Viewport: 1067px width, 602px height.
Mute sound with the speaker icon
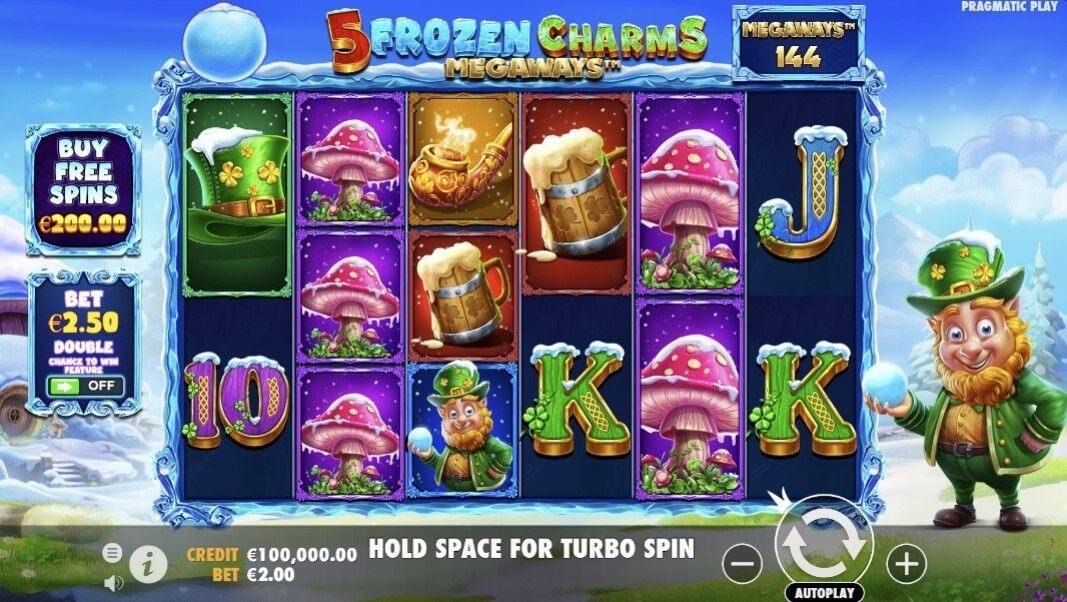[113, 580]
